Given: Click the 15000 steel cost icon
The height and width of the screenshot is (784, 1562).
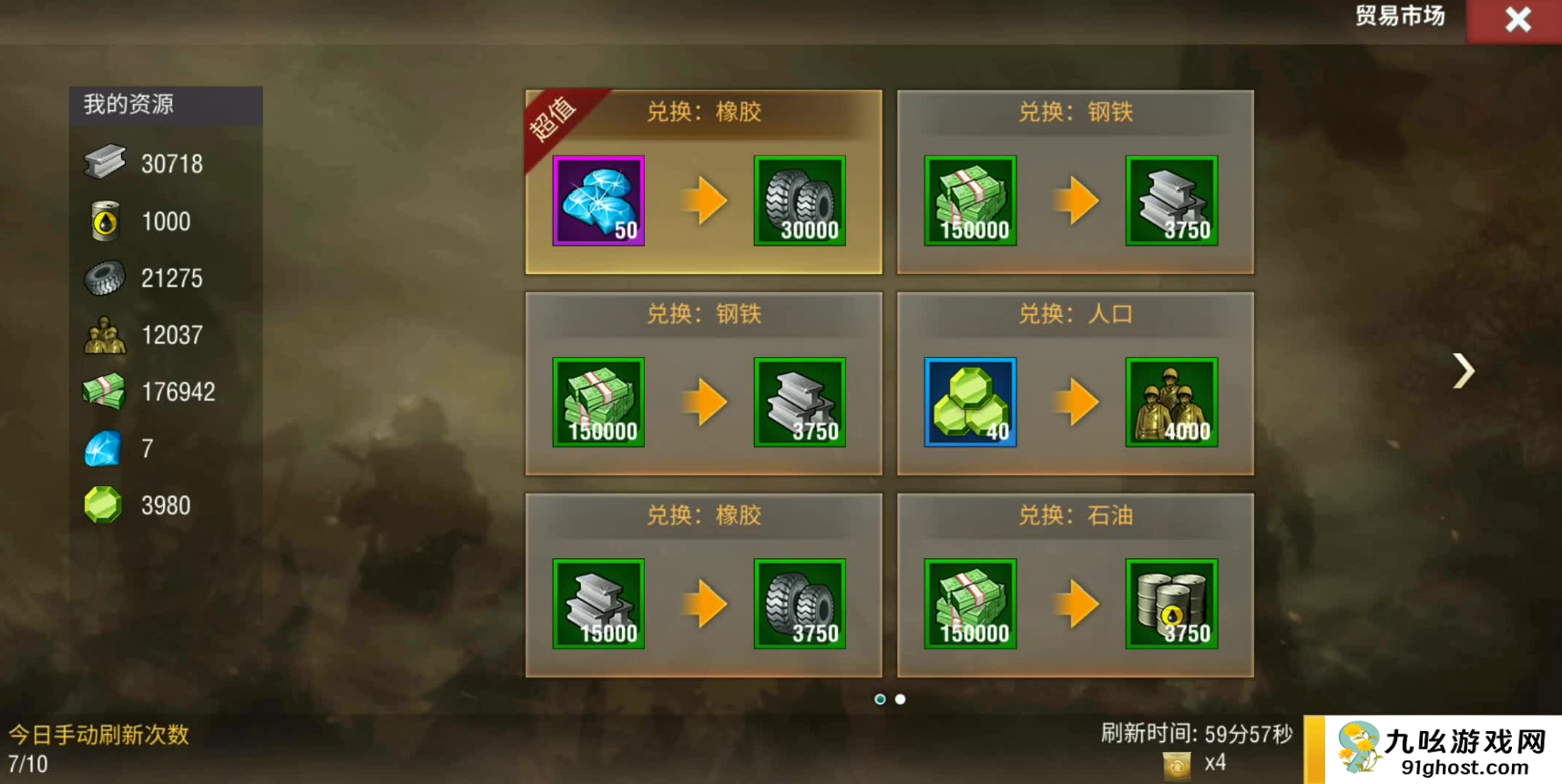Looking at the screenshot, I should coord(598,604).
